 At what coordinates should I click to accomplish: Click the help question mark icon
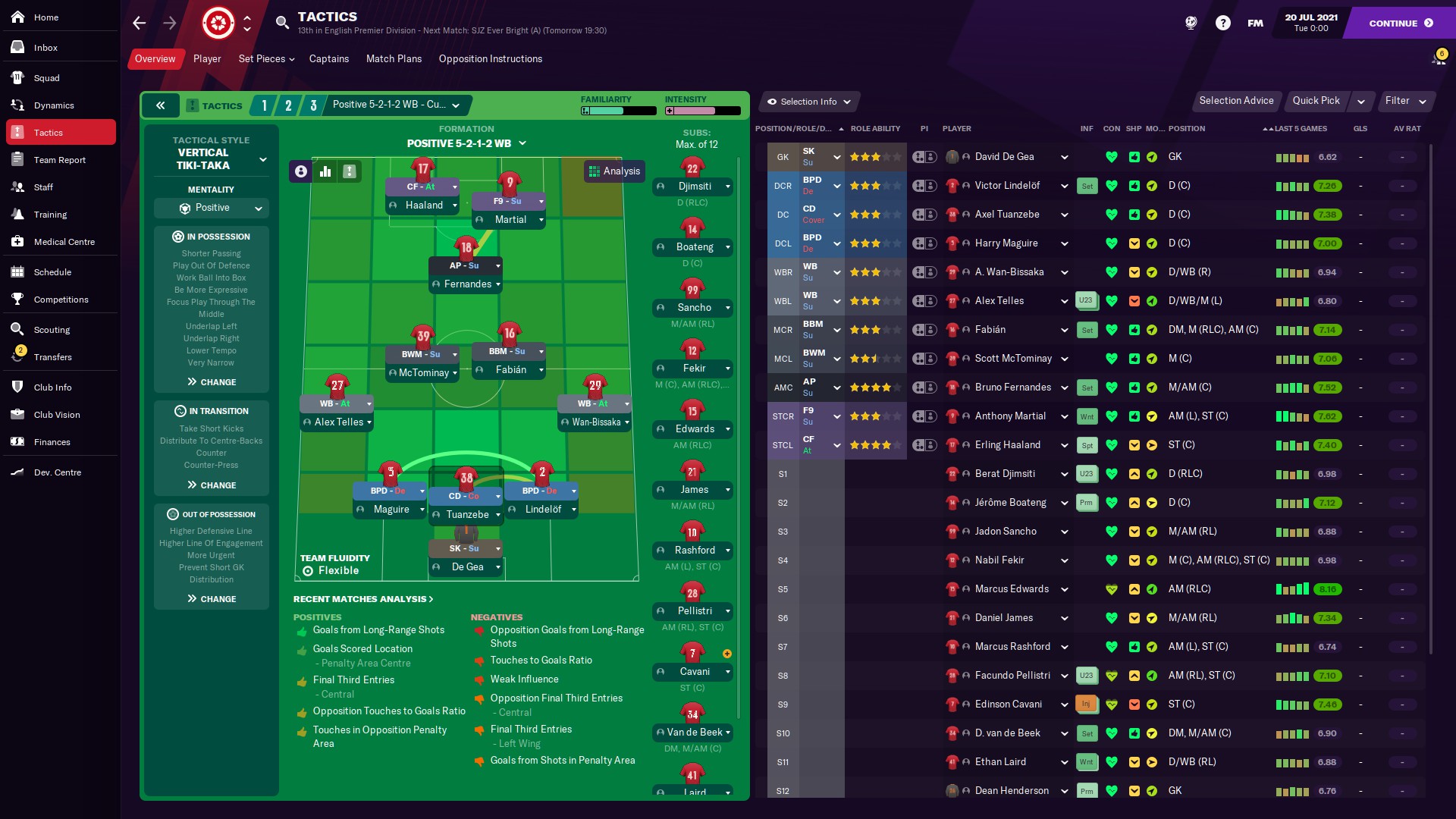click(1223, 23)
